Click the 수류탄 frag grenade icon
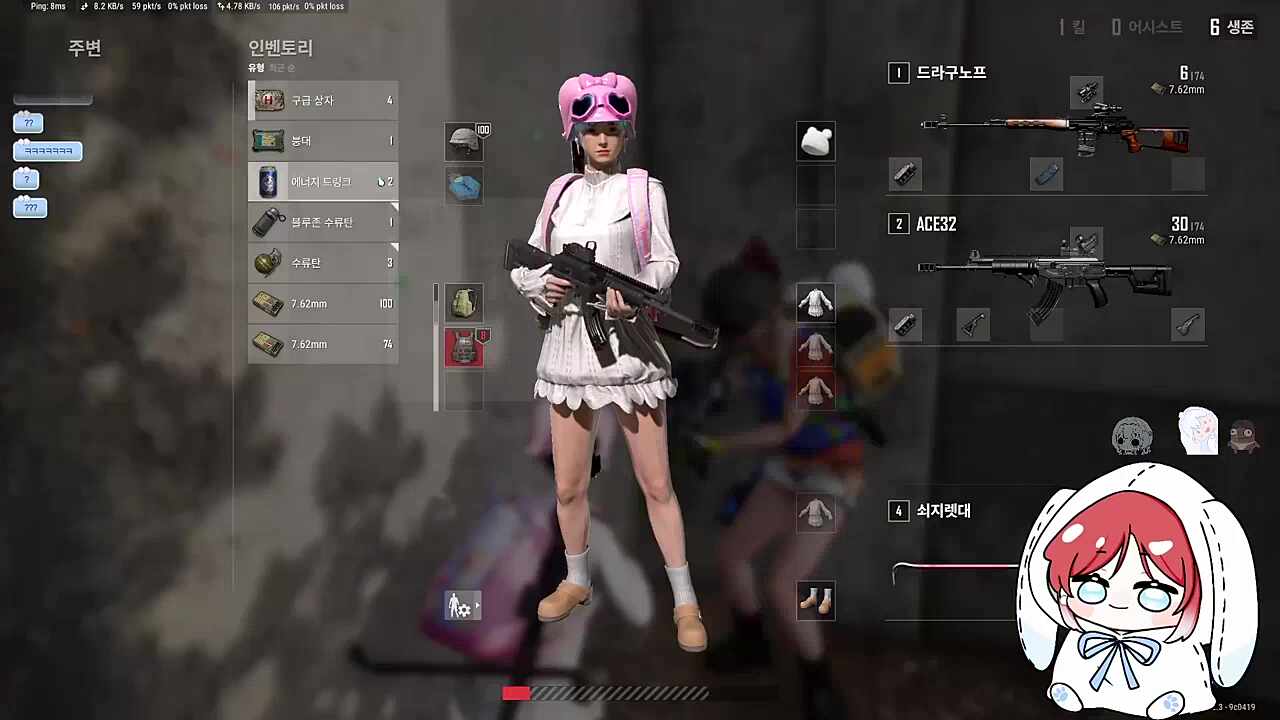The width and height of the screenshot is (1280, 720). [270, 262]
